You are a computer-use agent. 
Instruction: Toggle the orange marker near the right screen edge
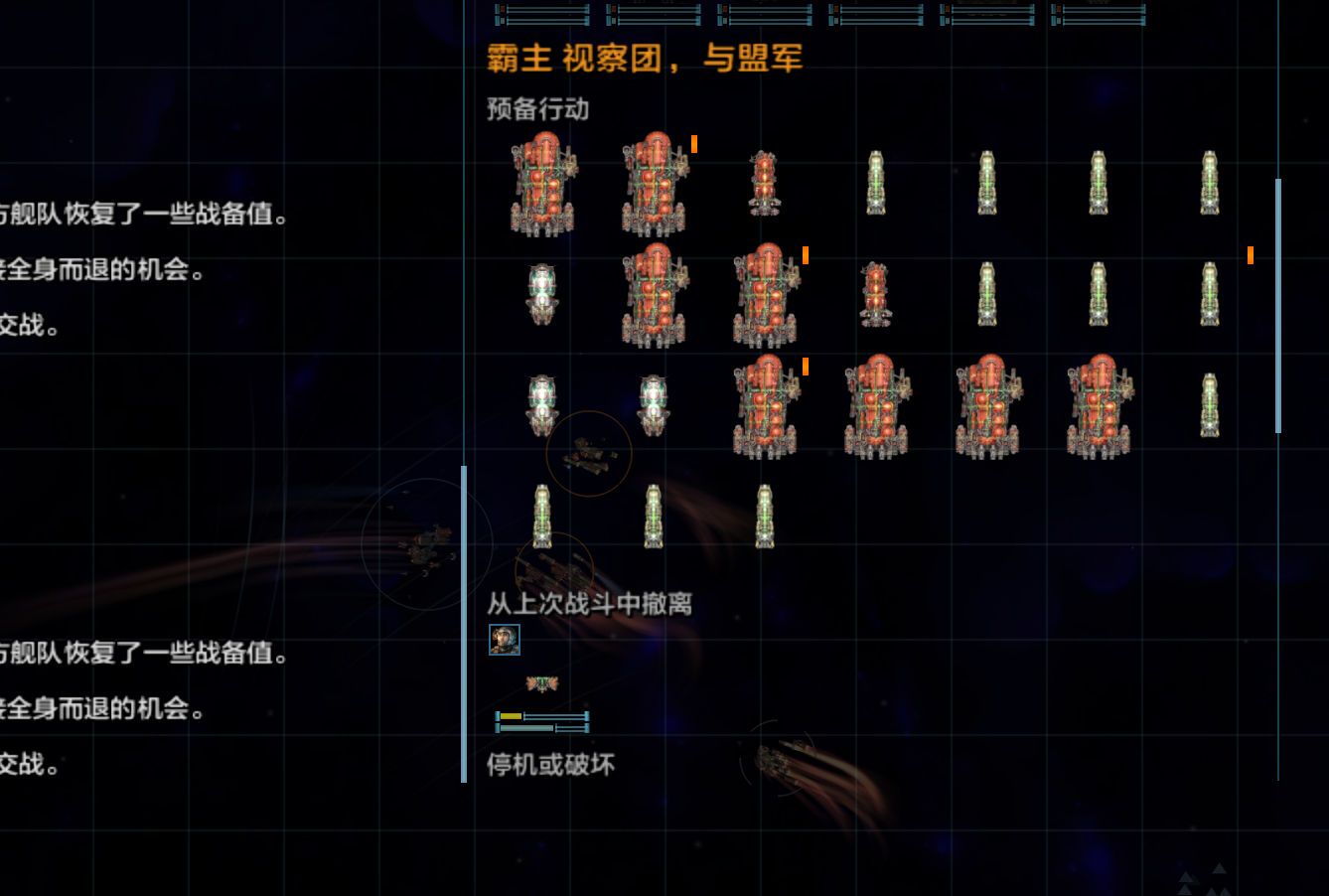tap(1249, 255)
